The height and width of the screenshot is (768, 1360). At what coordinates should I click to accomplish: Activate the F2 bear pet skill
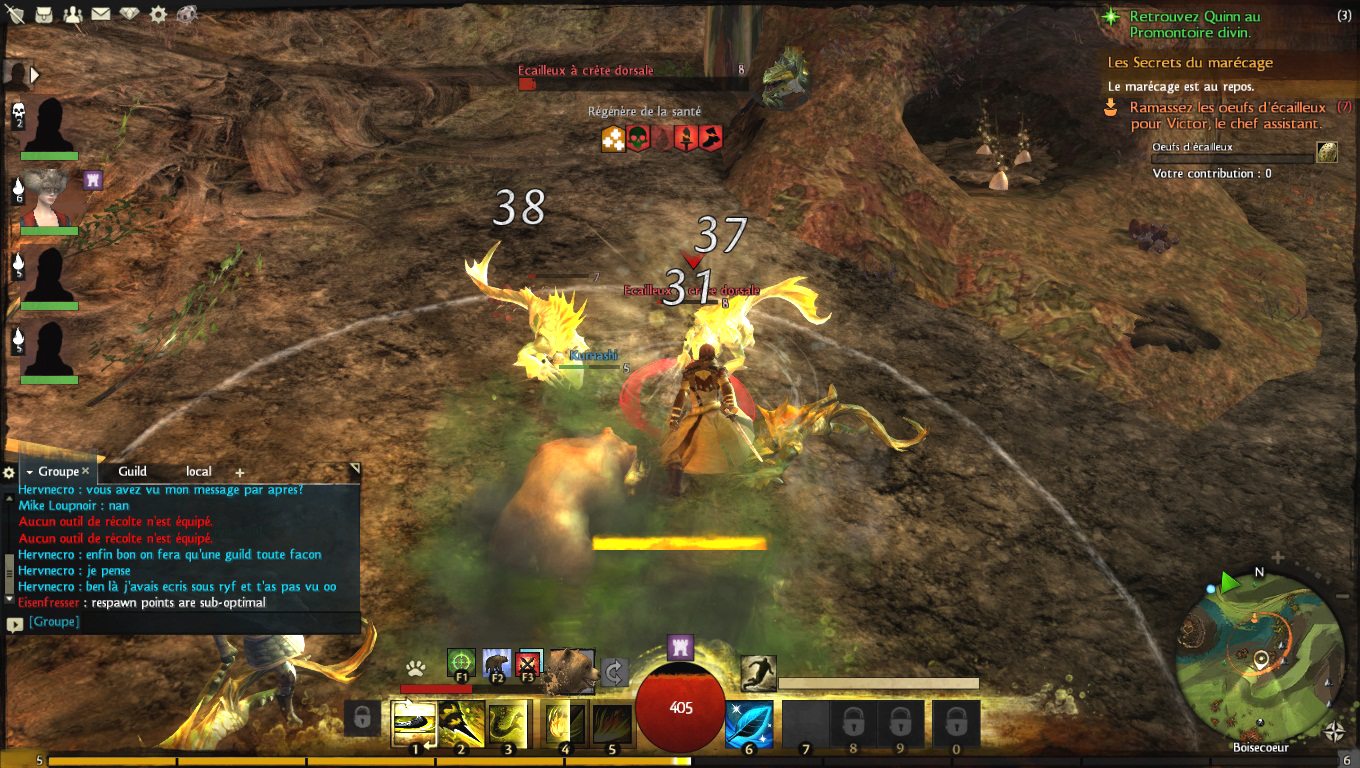[x=496, y=663]
